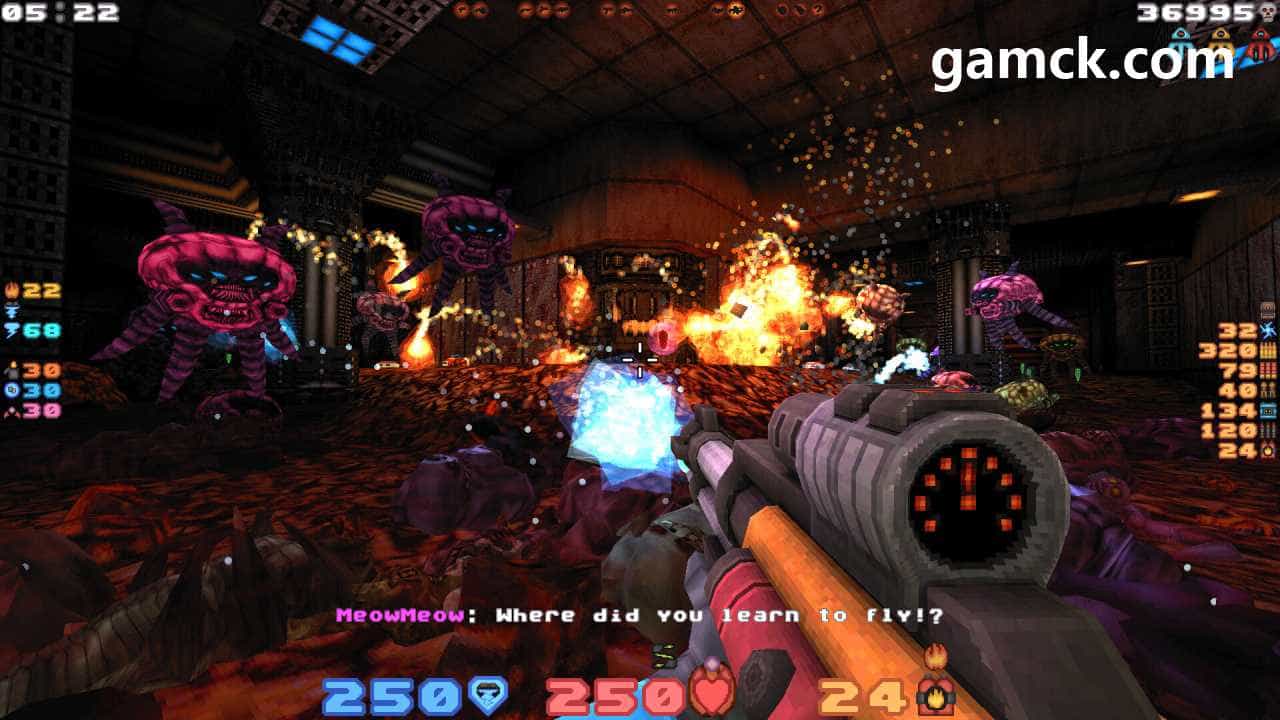Image resolution: width=1280 pixels, height=720 pixels.
Task: Click MeowMeow's chat message
Action: [640, 616]
